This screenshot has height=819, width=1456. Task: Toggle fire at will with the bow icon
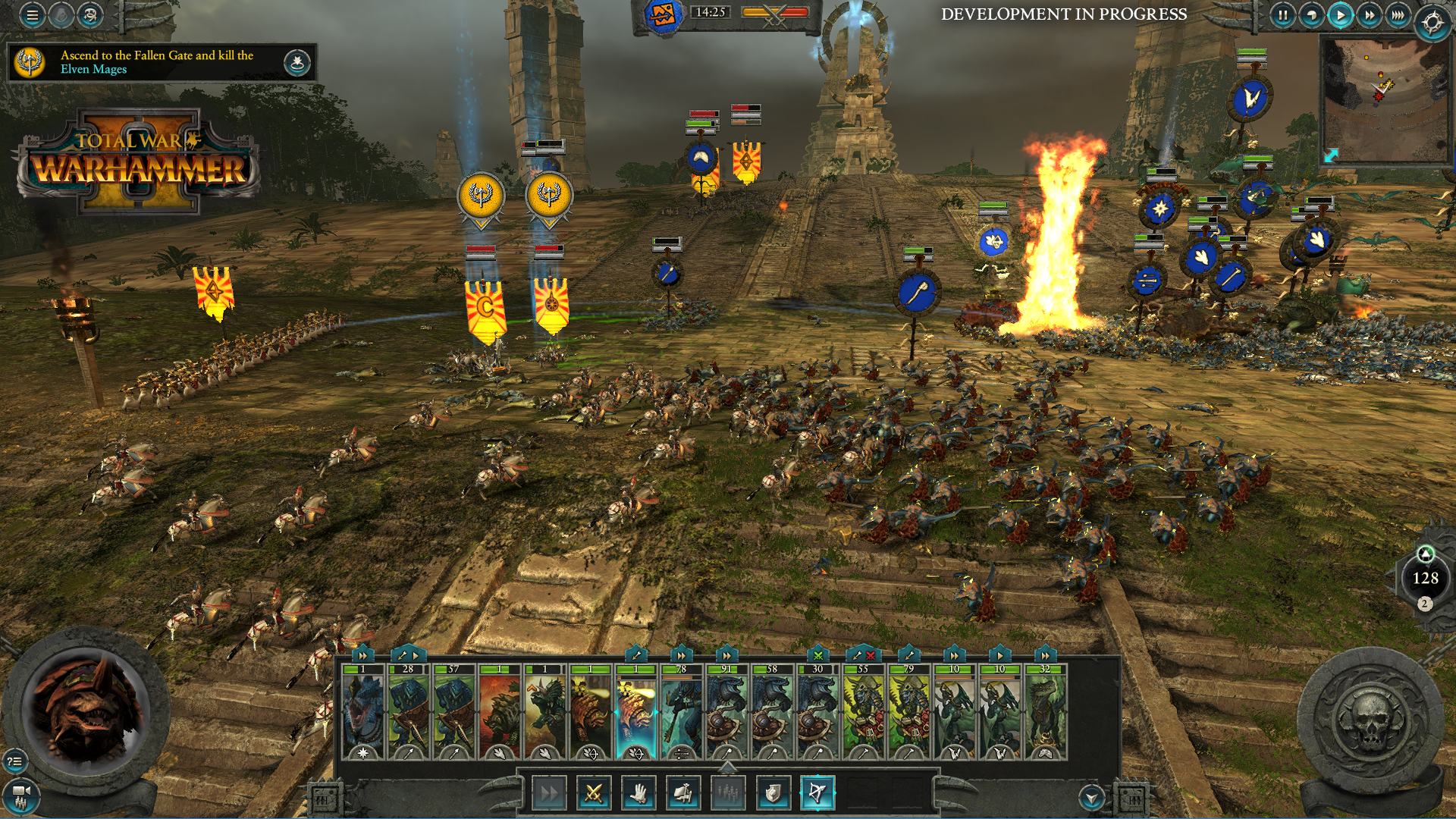819,792
